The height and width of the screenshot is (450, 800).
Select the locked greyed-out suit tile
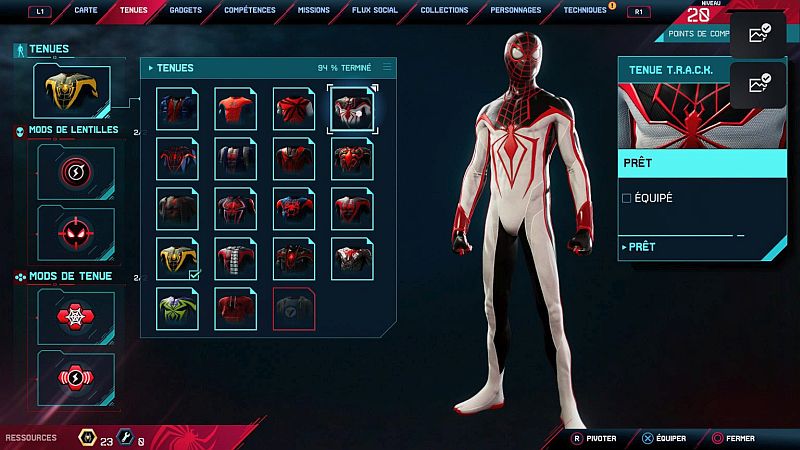click(294, 308)
